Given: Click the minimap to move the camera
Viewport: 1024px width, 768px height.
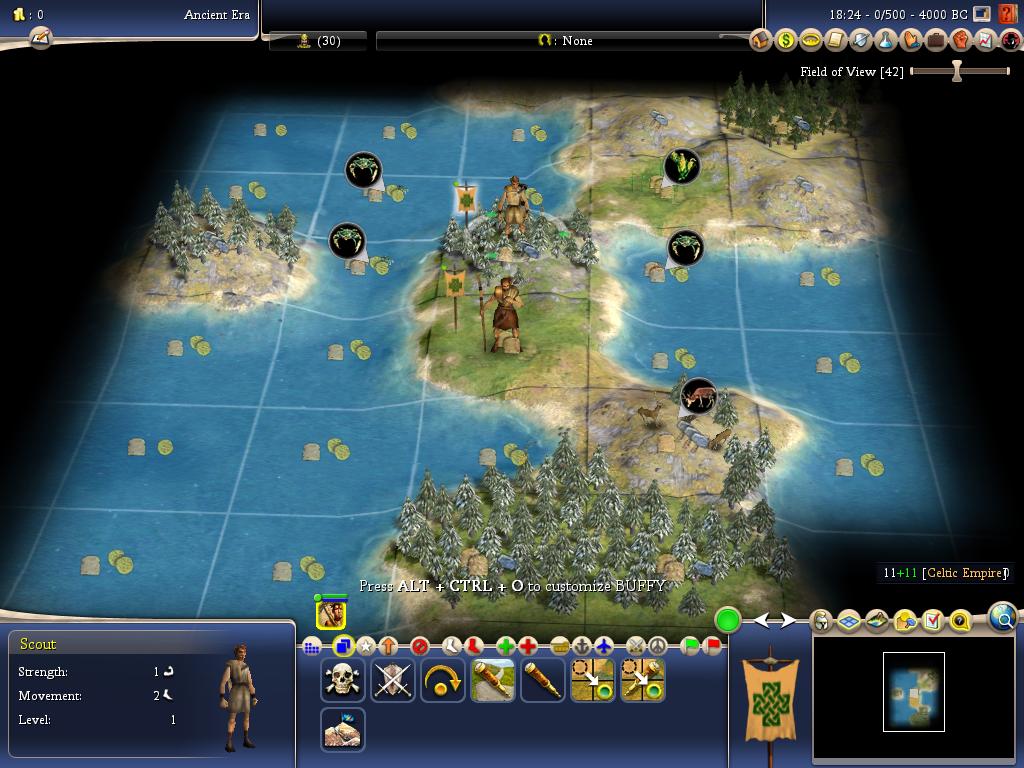Looking at the screenshot, I should tap(913, 691).
